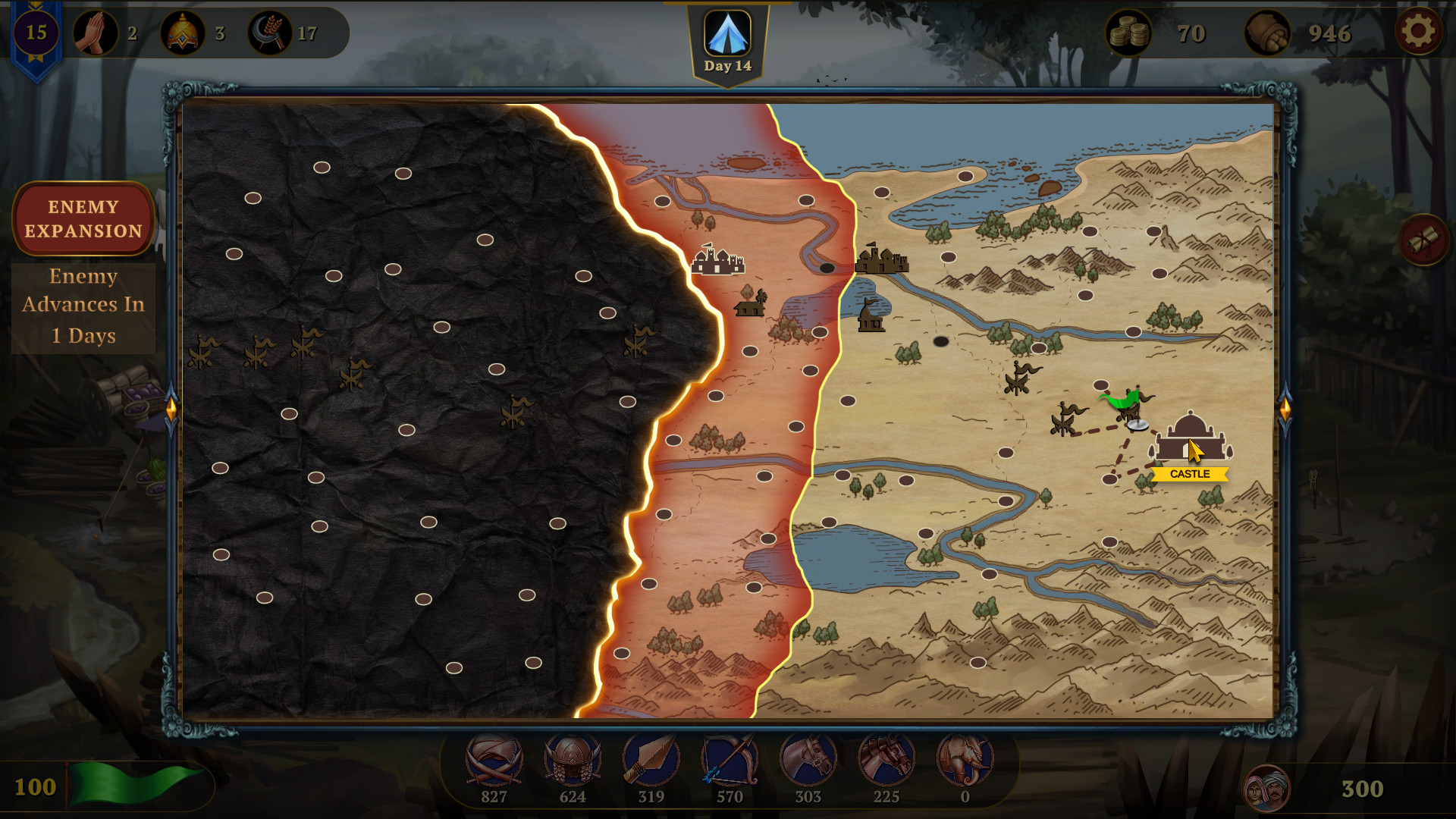Click the gold coins stack icon
The height and width of the screenshot is (819, 1456).
click(x=1128, y=33)
